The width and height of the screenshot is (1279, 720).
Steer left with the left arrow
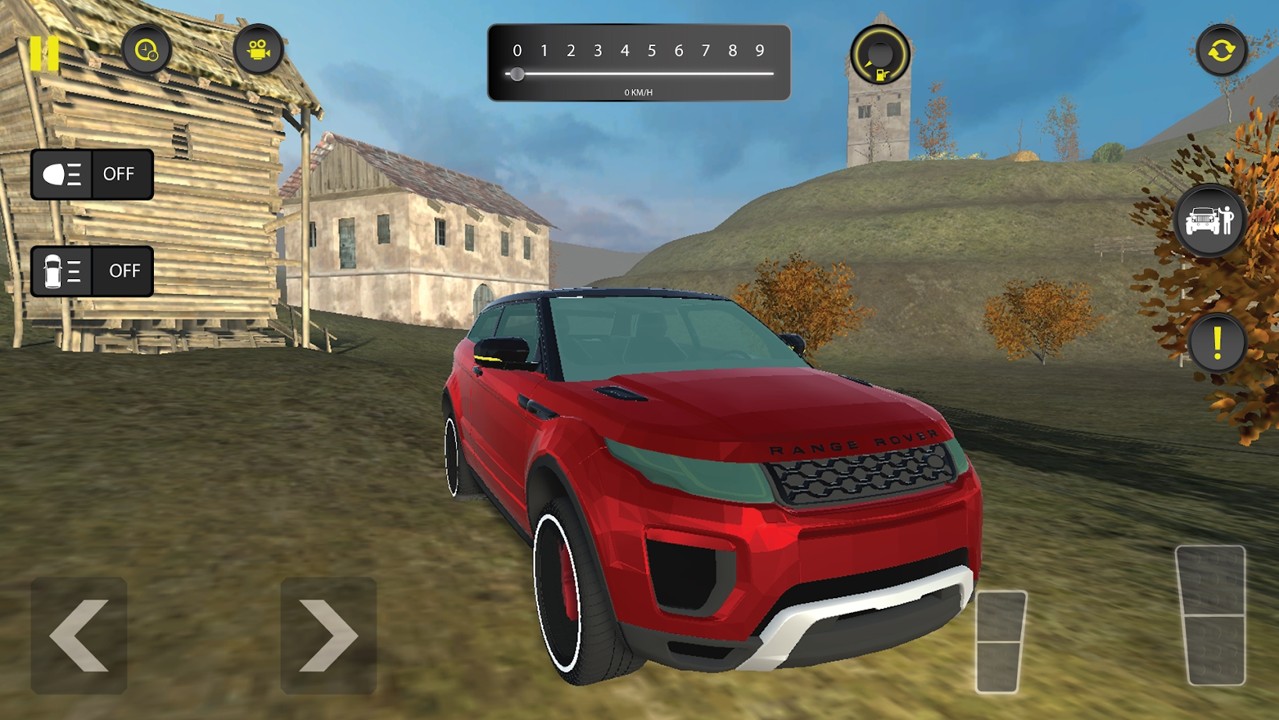pyautogui.click(x=79, y=635)
